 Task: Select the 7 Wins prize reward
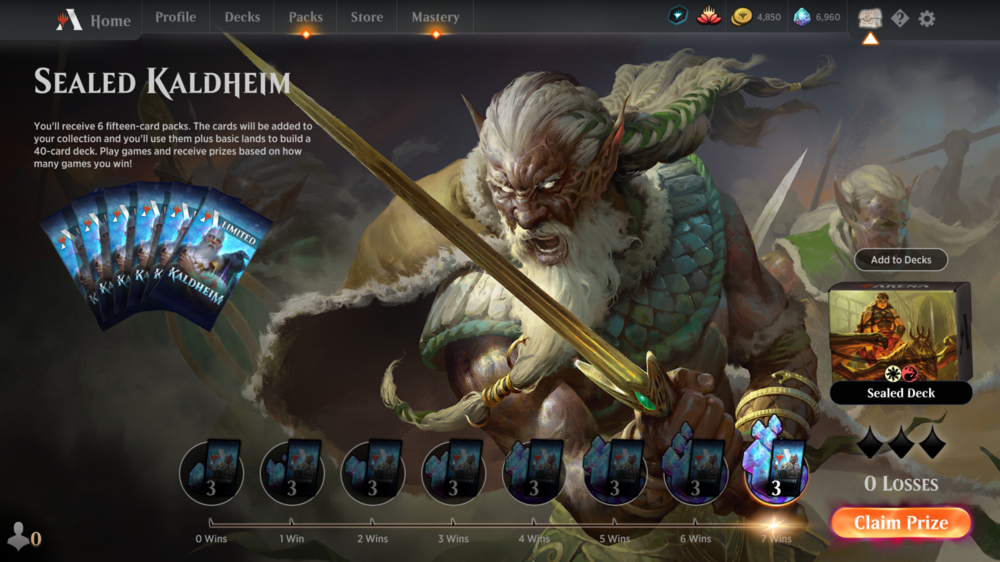click(775, 470)
